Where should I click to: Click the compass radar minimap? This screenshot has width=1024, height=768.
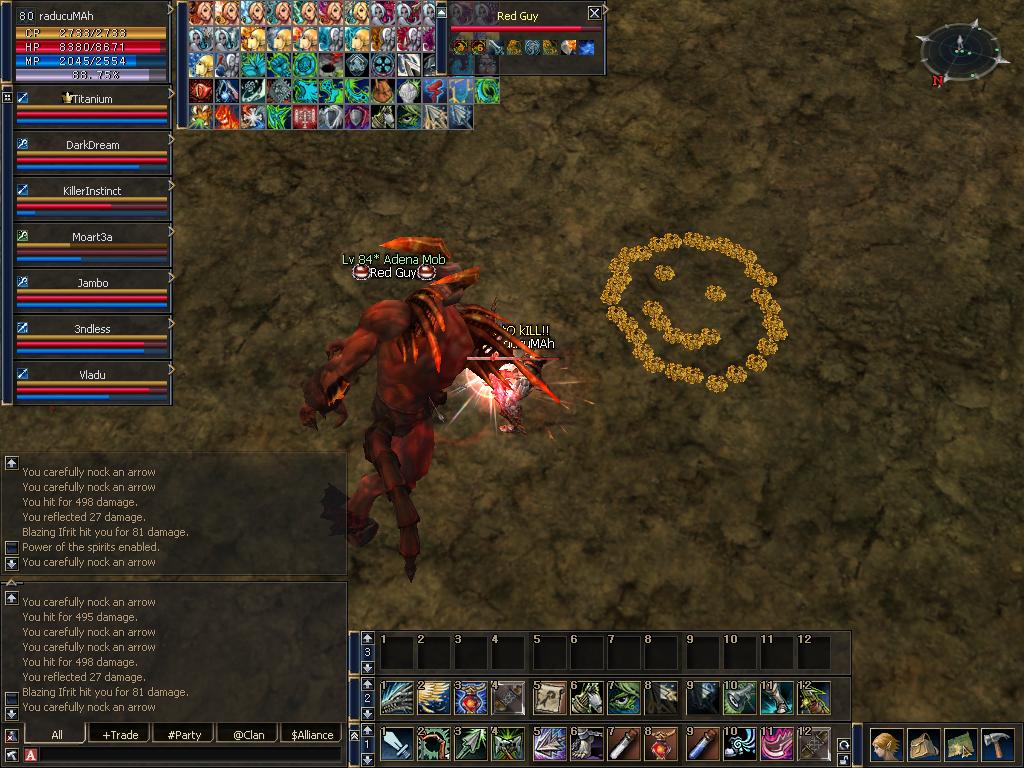click(x=958, y=50)
